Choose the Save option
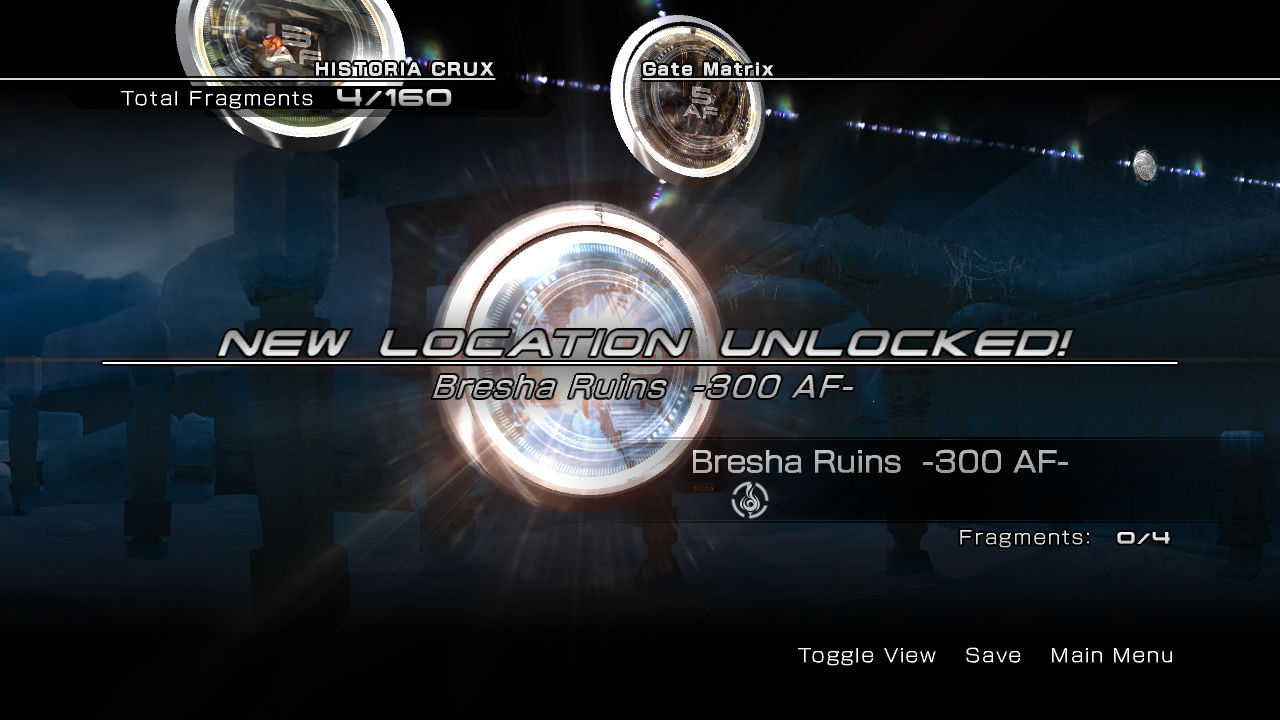 (993, 656)
